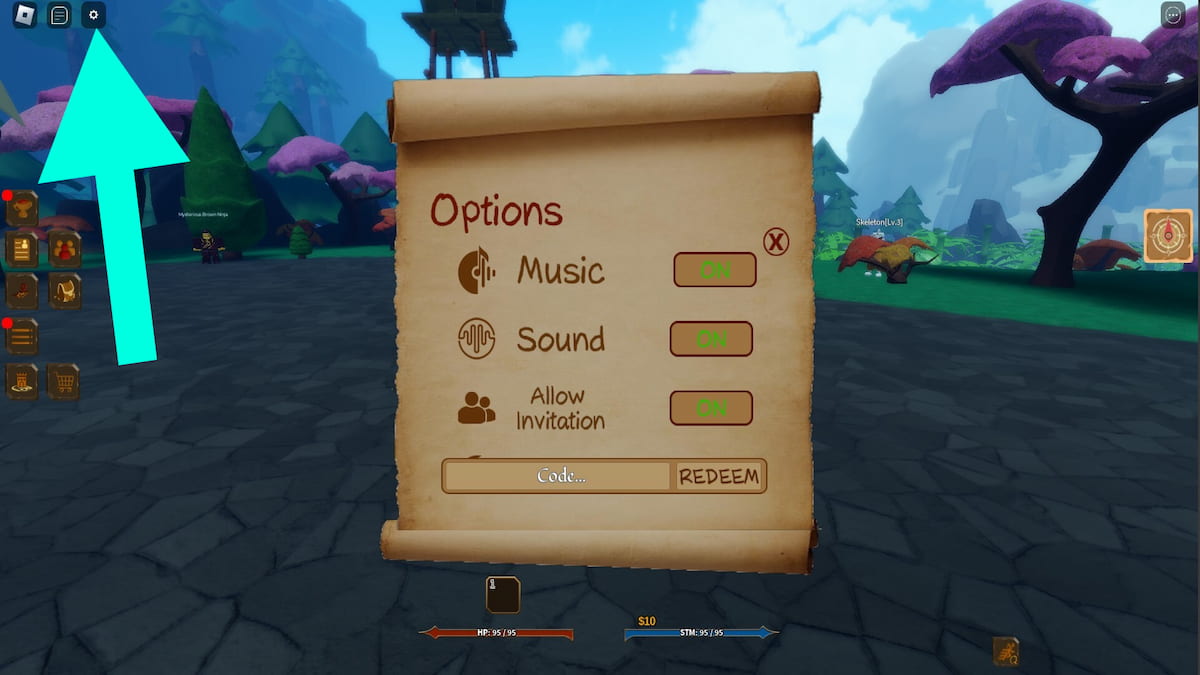
Task: Click the gear settings icon
Action: pyautogui.click(x=94, y=16)
